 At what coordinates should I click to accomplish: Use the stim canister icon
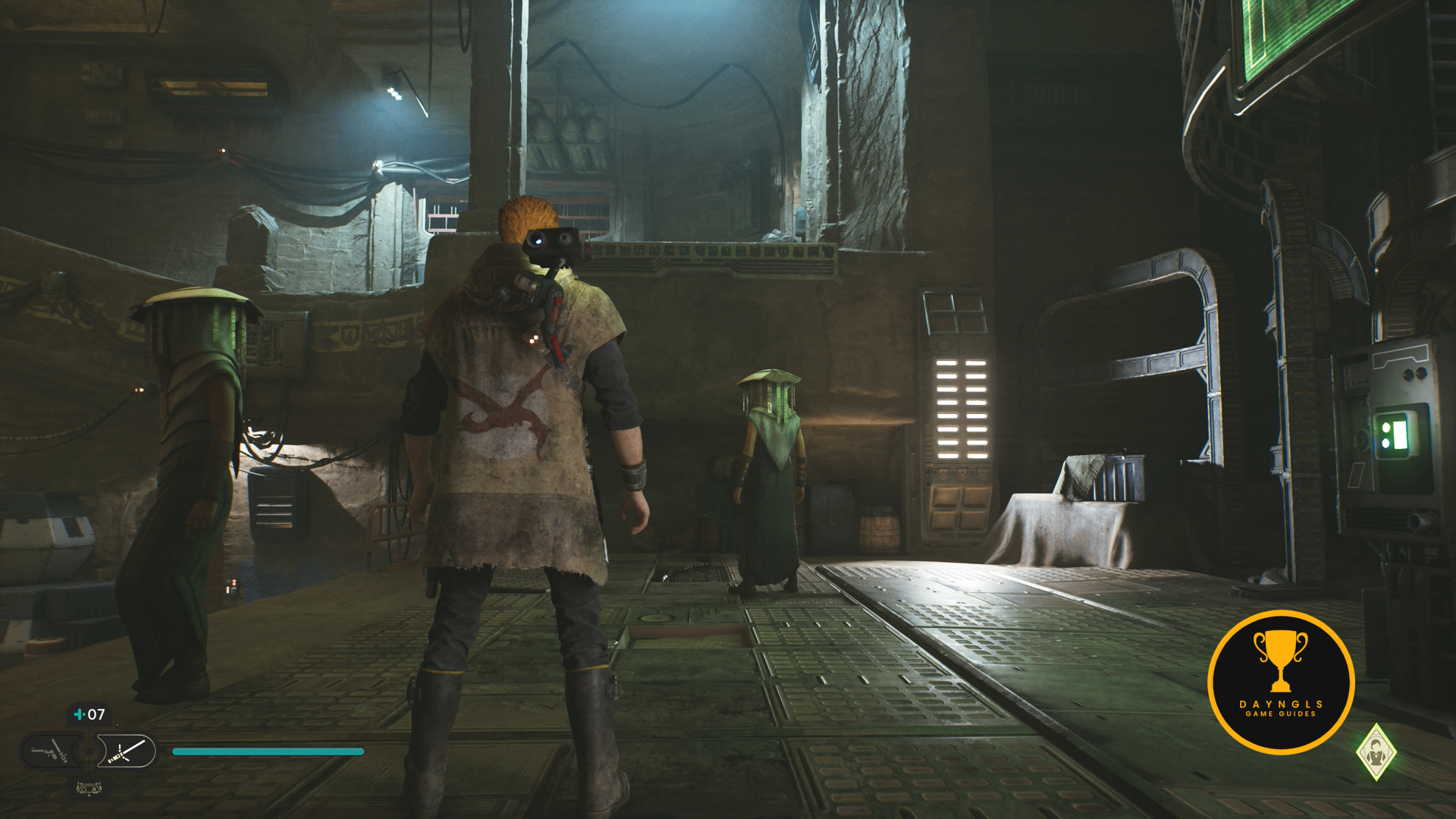(79, 714)
